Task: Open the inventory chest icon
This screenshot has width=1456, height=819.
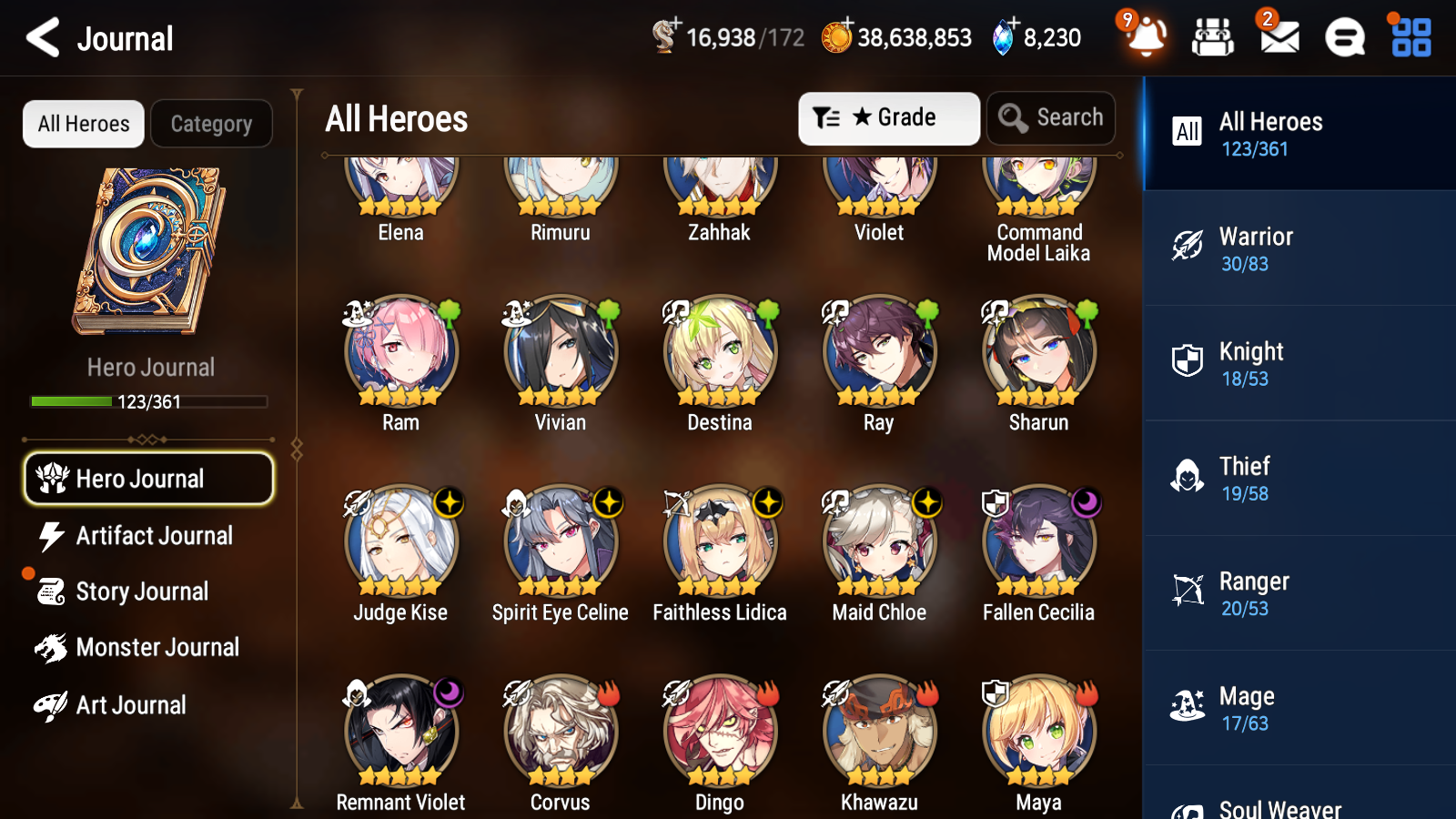Action: click(1213, 38)
